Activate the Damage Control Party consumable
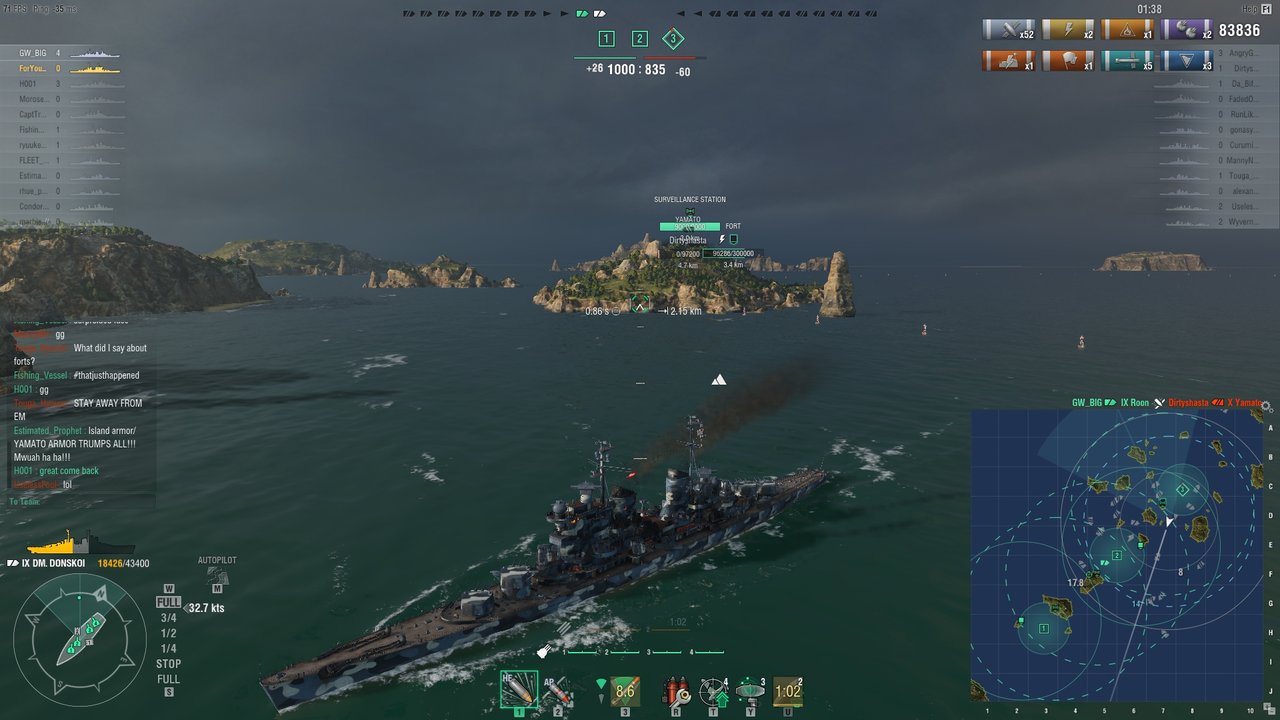 tap(677, 689)
